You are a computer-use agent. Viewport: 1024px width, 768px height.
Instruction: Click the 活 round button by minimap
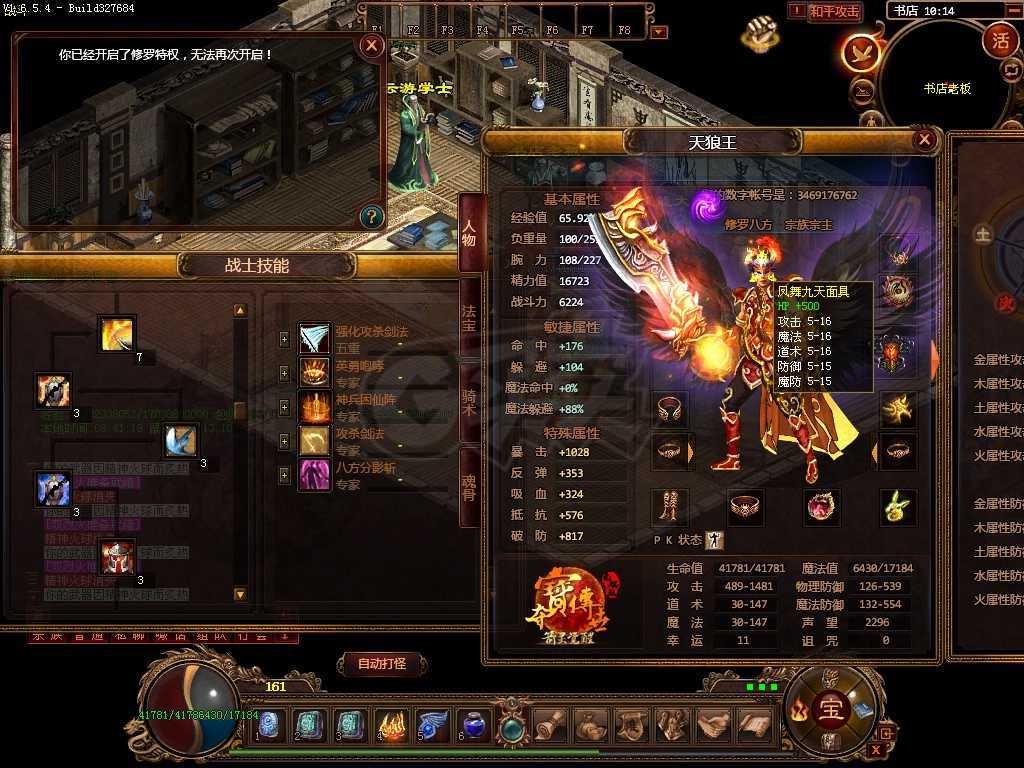point(999,40)
